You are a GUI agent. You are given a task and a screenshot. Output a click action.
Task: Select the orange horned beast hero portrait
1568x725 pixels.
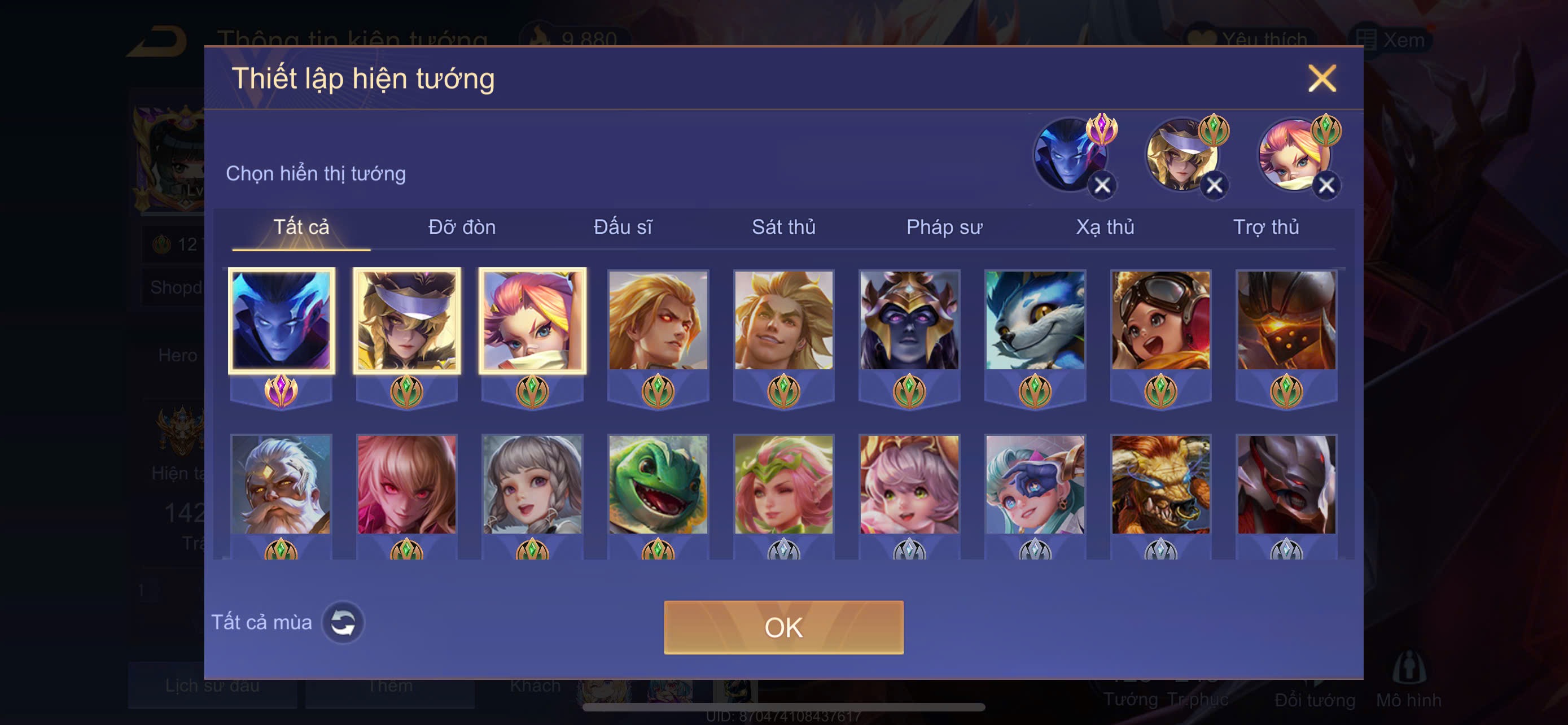1161,484
